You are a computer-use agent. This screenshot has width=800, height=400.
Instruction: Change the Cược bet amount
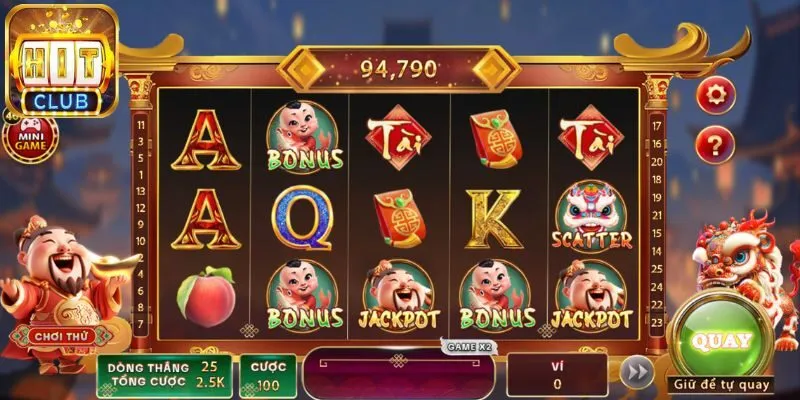pyautogui.click(x=266, y=375)
